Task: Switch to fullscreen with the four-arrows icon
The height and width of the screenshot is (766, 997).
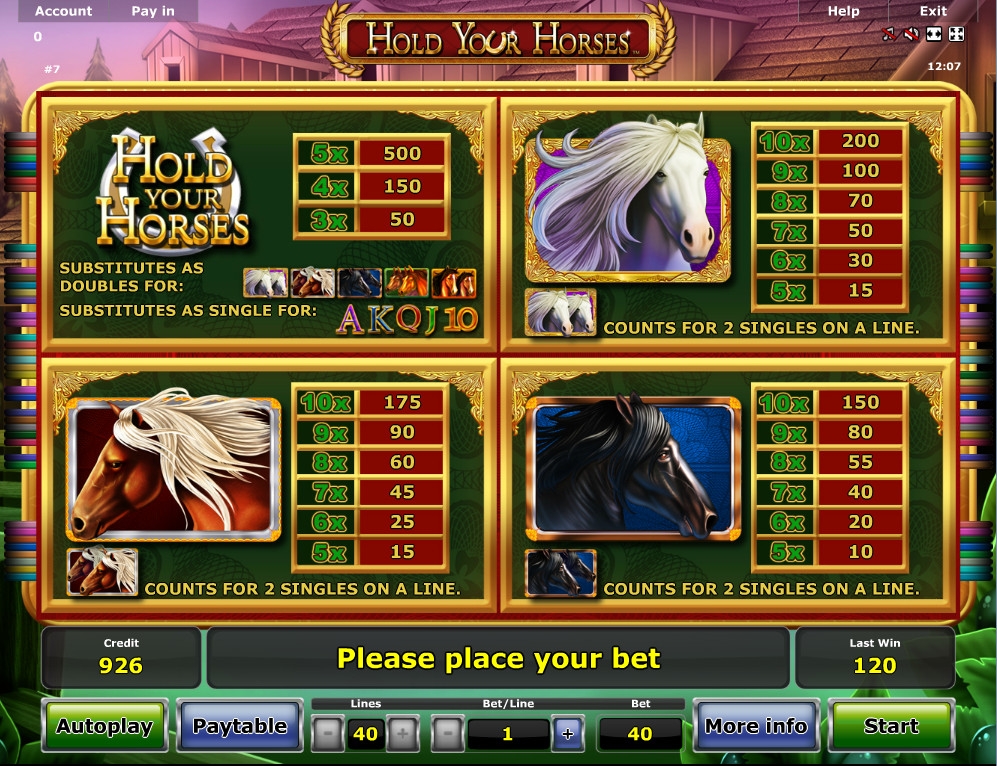Action: [x=957, y=35]
